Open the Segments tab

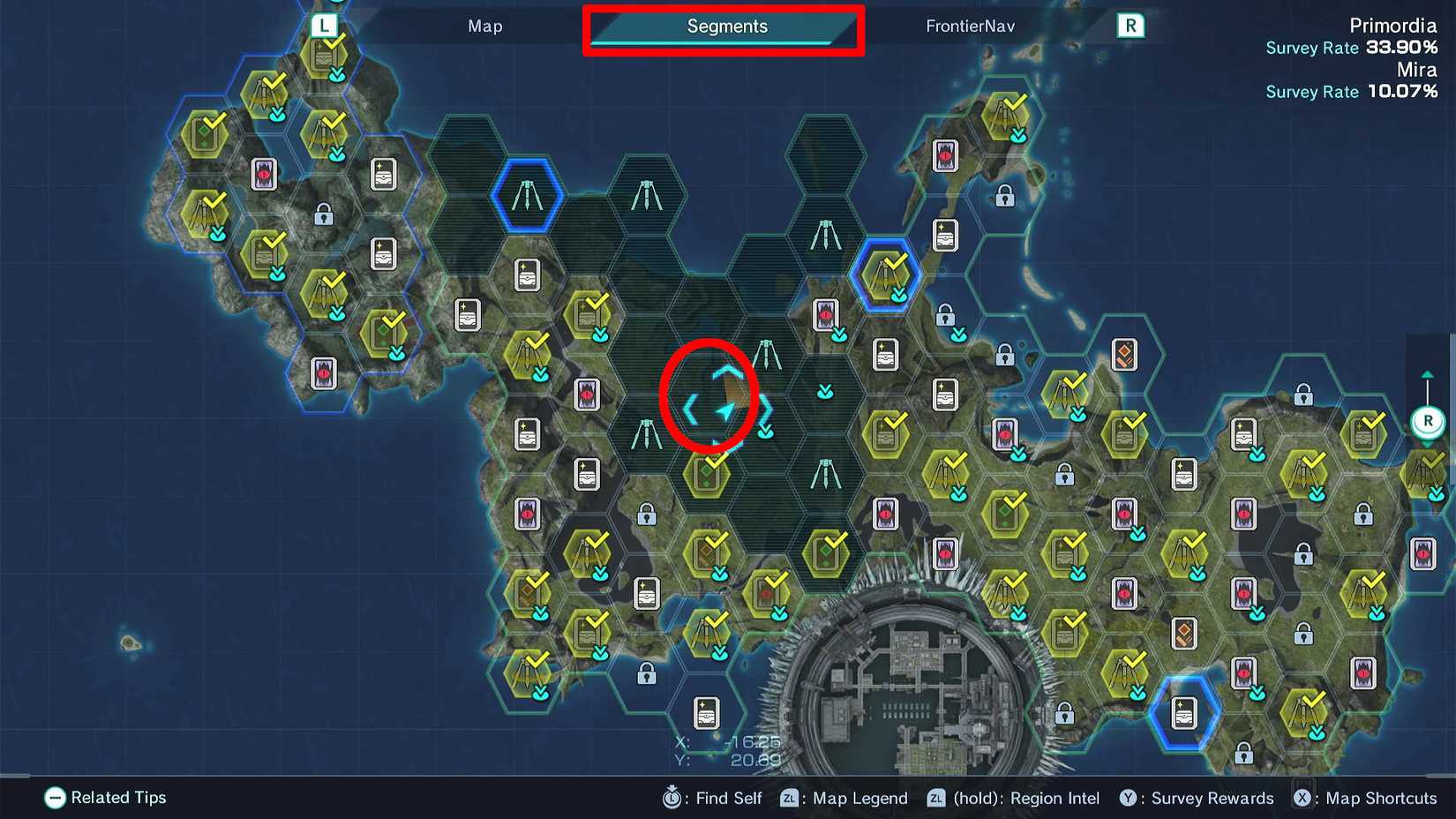tap(725, 26)
